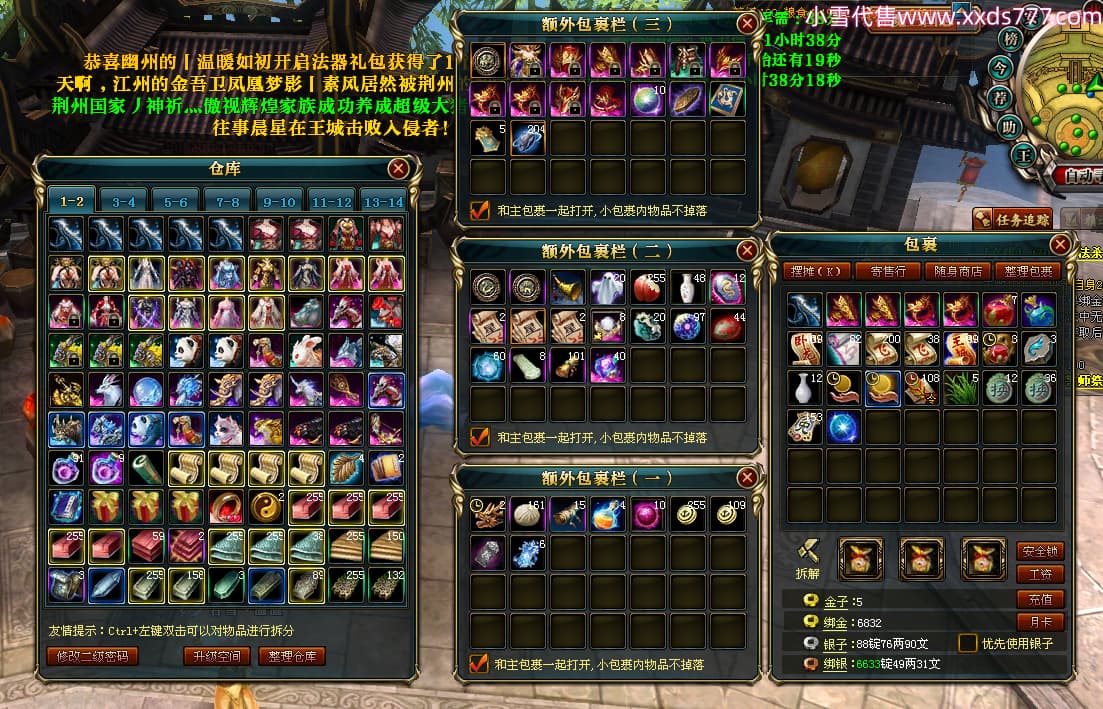Select the white porcelain vase in 包裹
This screenshot has height=709, width=1103.
coord(805,387)
